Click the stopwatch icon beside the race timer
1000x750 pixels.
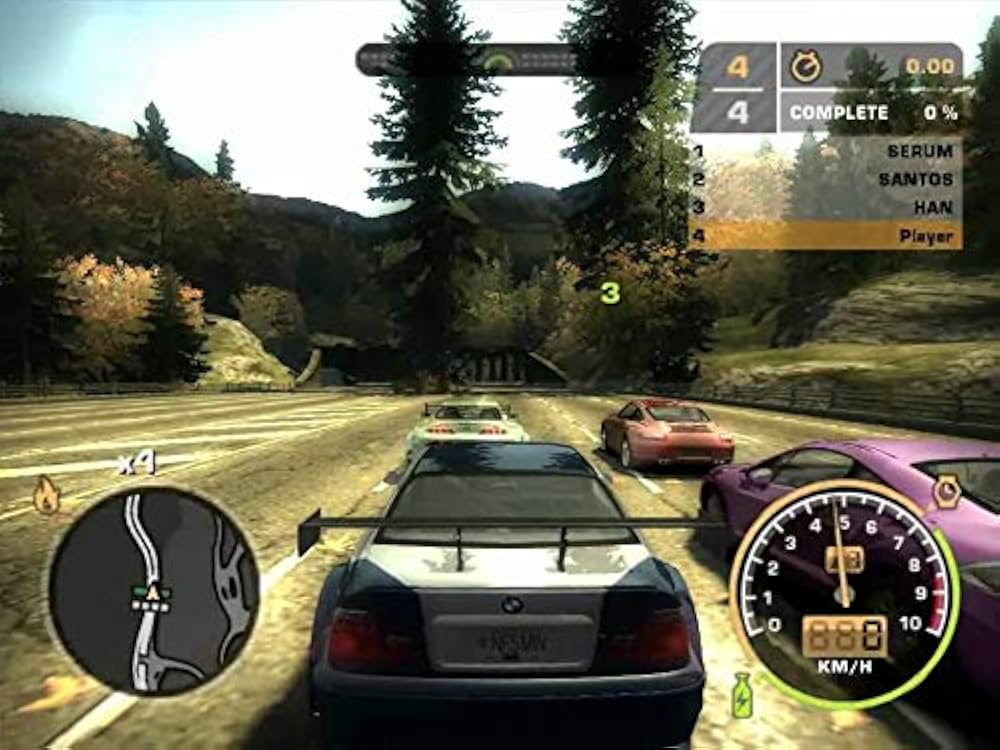[x=806, y=67]
